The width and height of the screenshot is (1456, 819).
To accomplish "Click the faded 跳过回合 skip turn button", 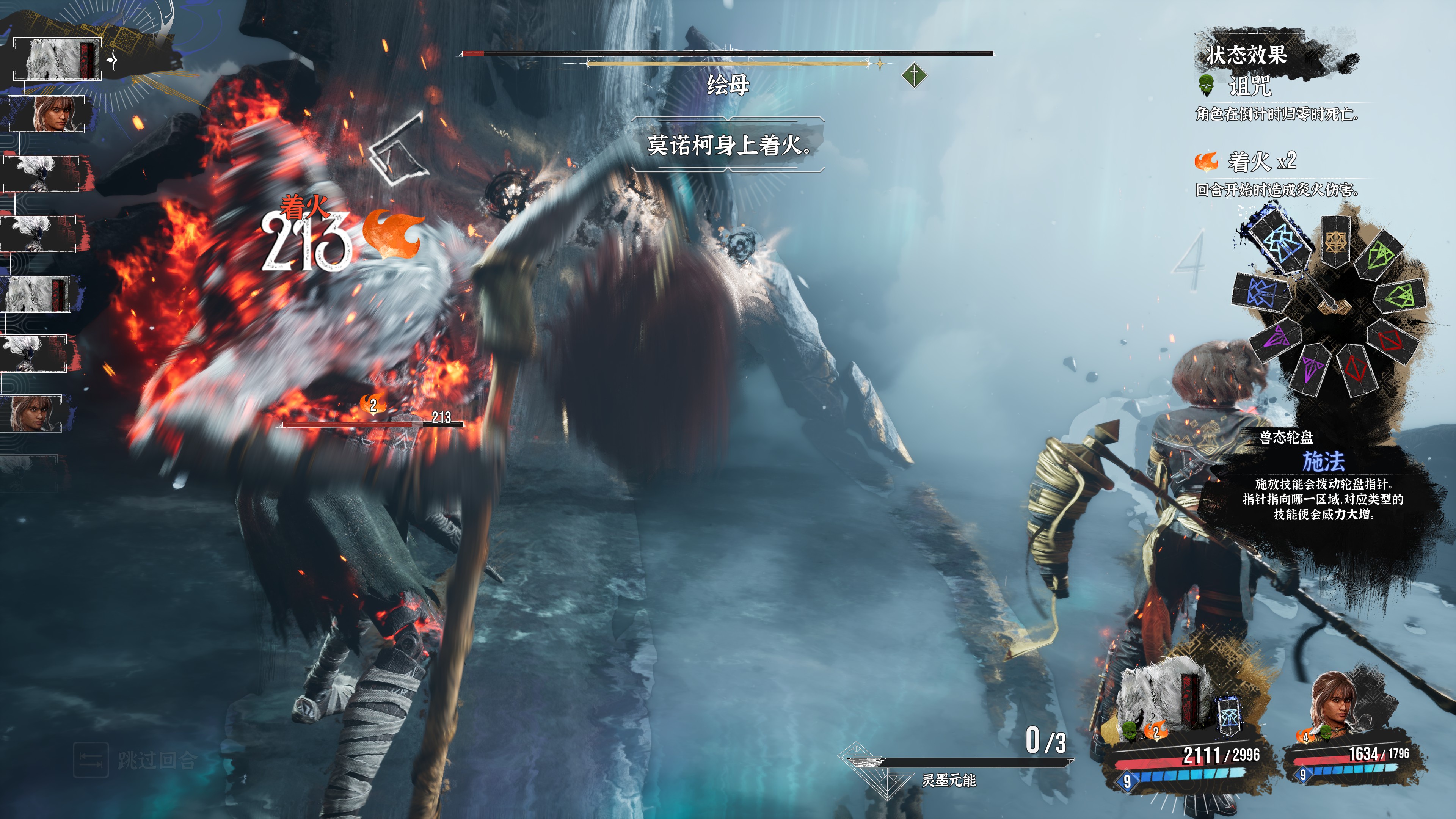I will 136,759.
